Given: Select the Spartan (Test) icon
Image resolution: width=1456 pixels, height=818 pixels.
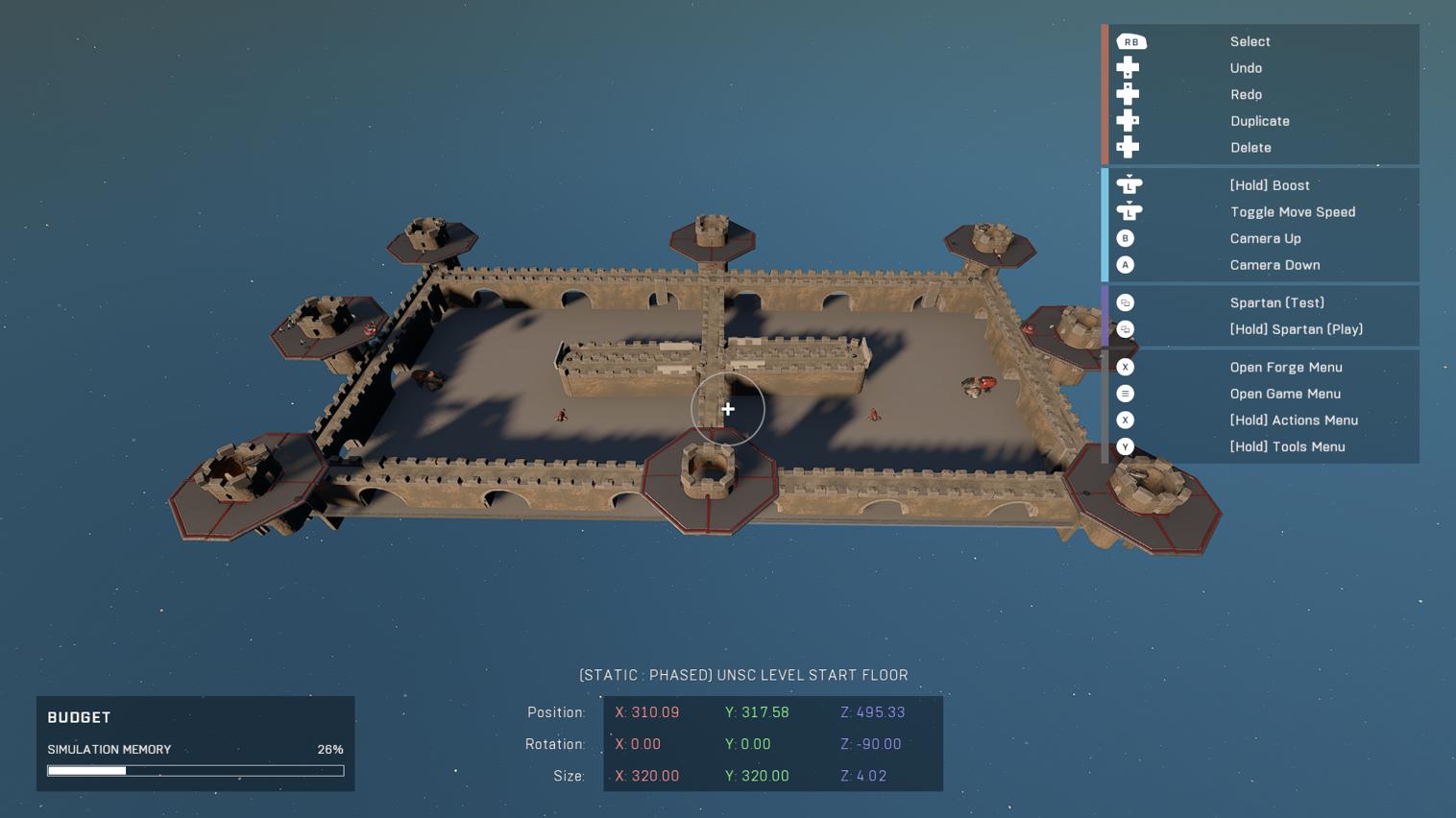Looking at the screenshot, I should coord(1125,302).
